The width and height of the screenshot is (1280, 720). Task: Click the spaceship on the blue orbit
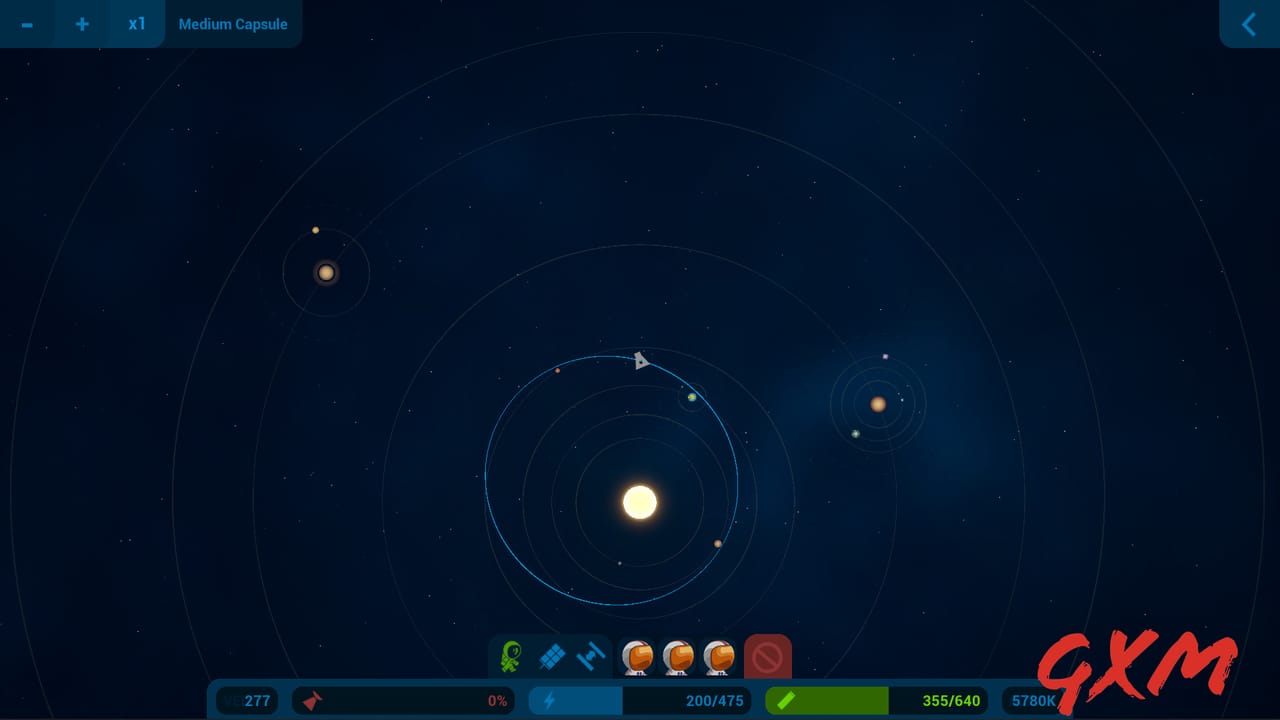(x=641, y=360)
